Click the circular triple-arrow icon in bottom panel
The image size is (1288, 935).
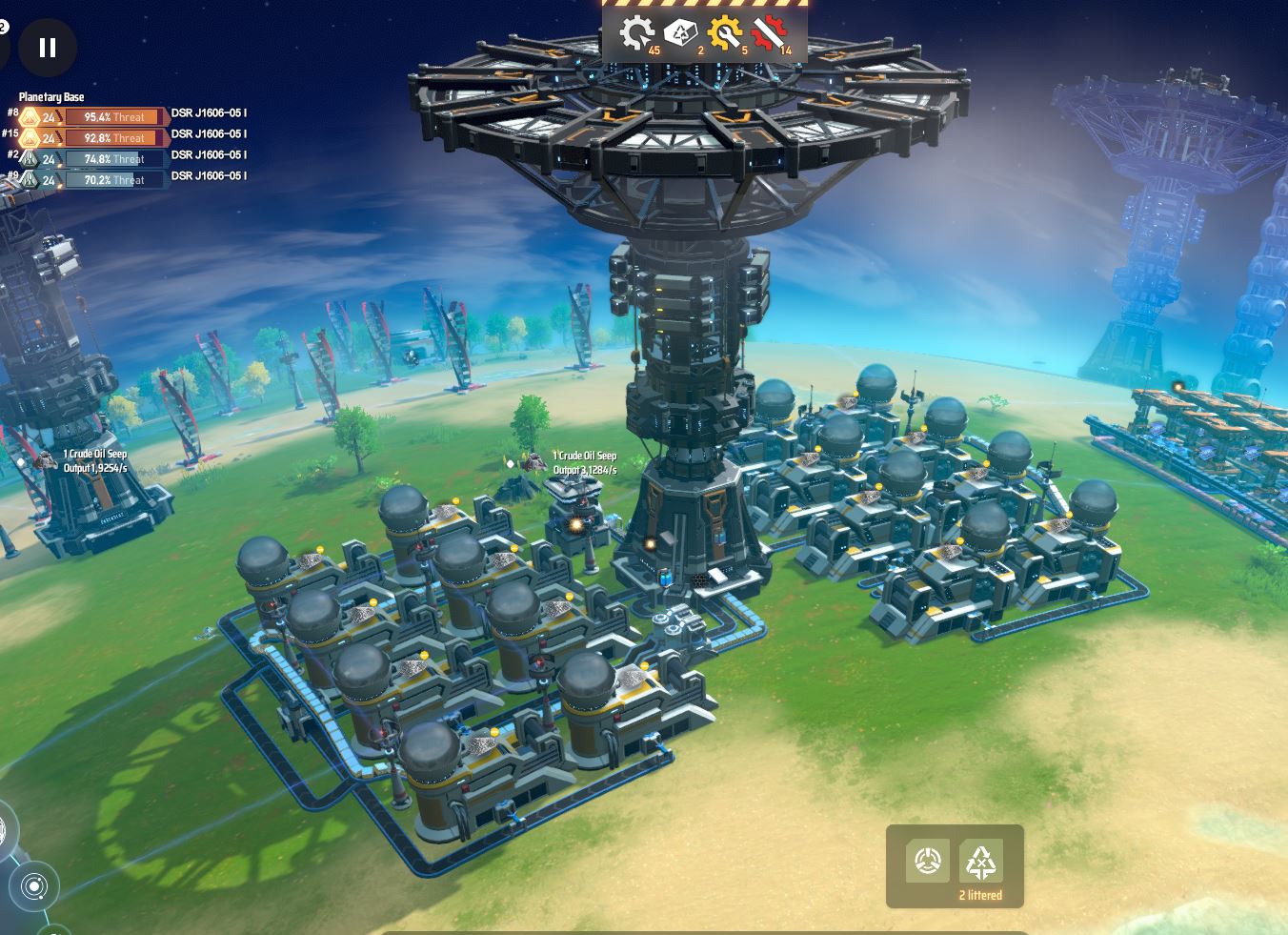point(927,861)
